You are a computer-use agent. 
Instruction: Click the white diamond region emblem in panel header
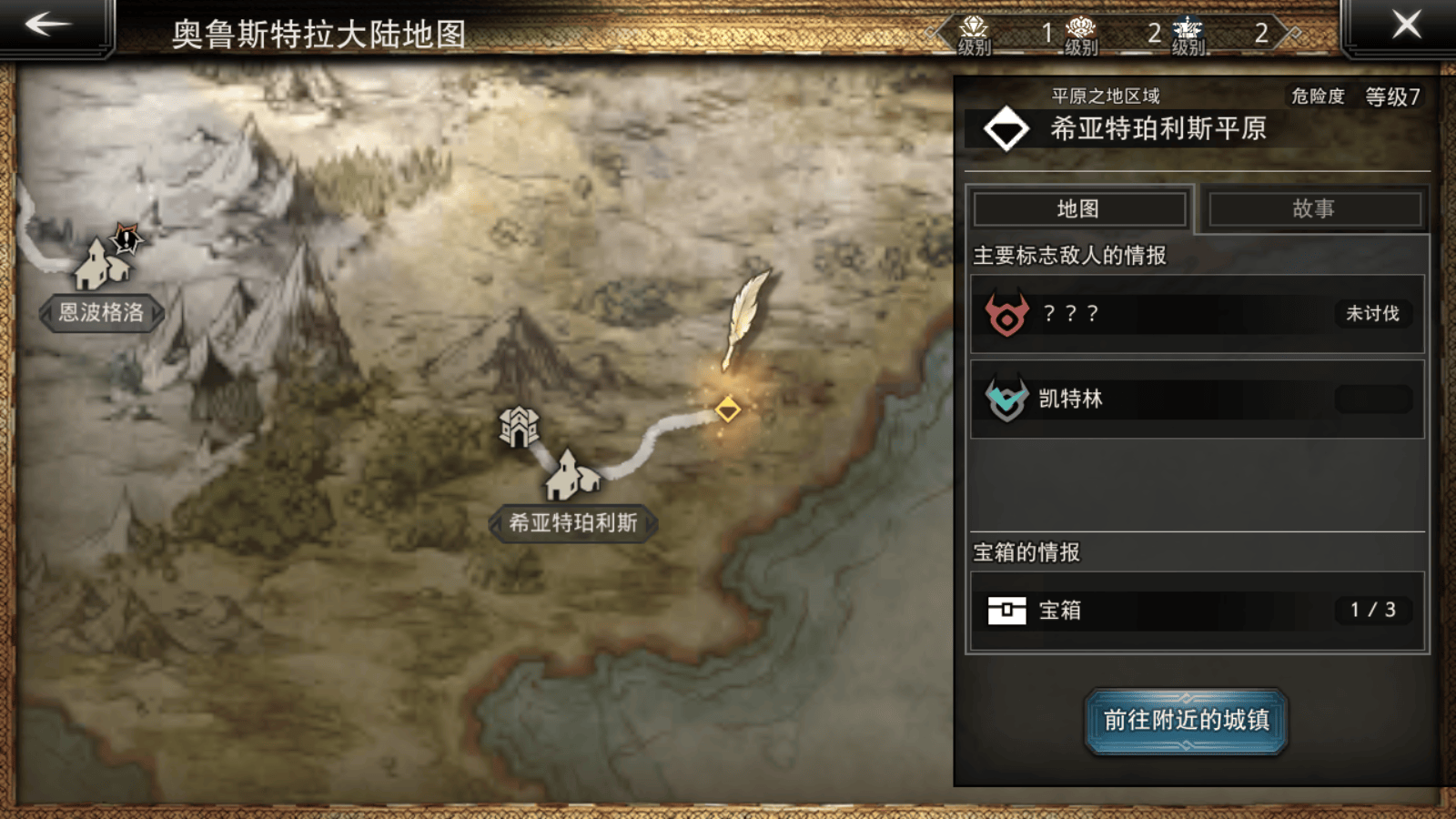point(1005,128)
